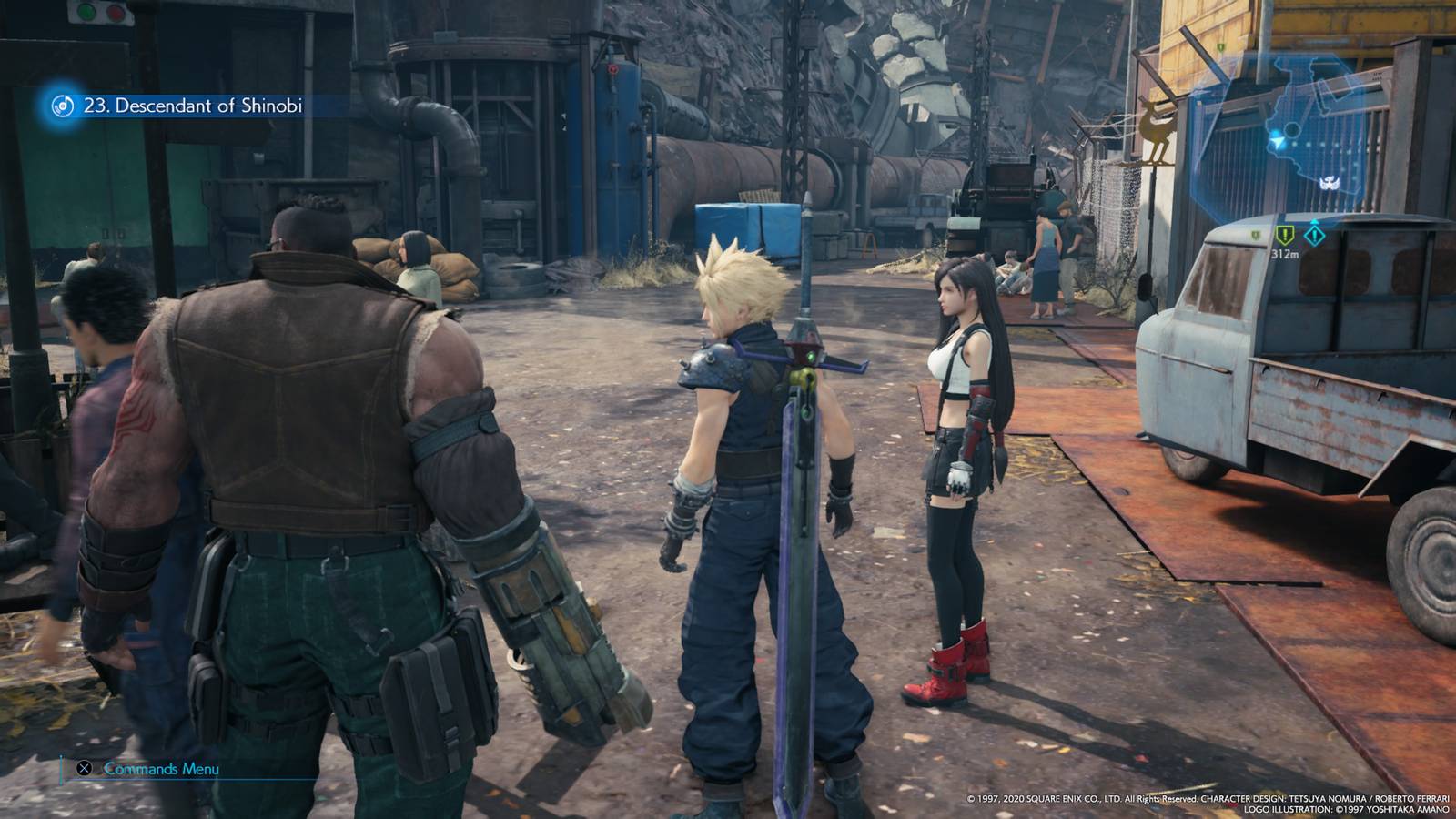This screenshot has height=819, width=1456.
Task: Open the Commands Menu
Action: [161, 769]
